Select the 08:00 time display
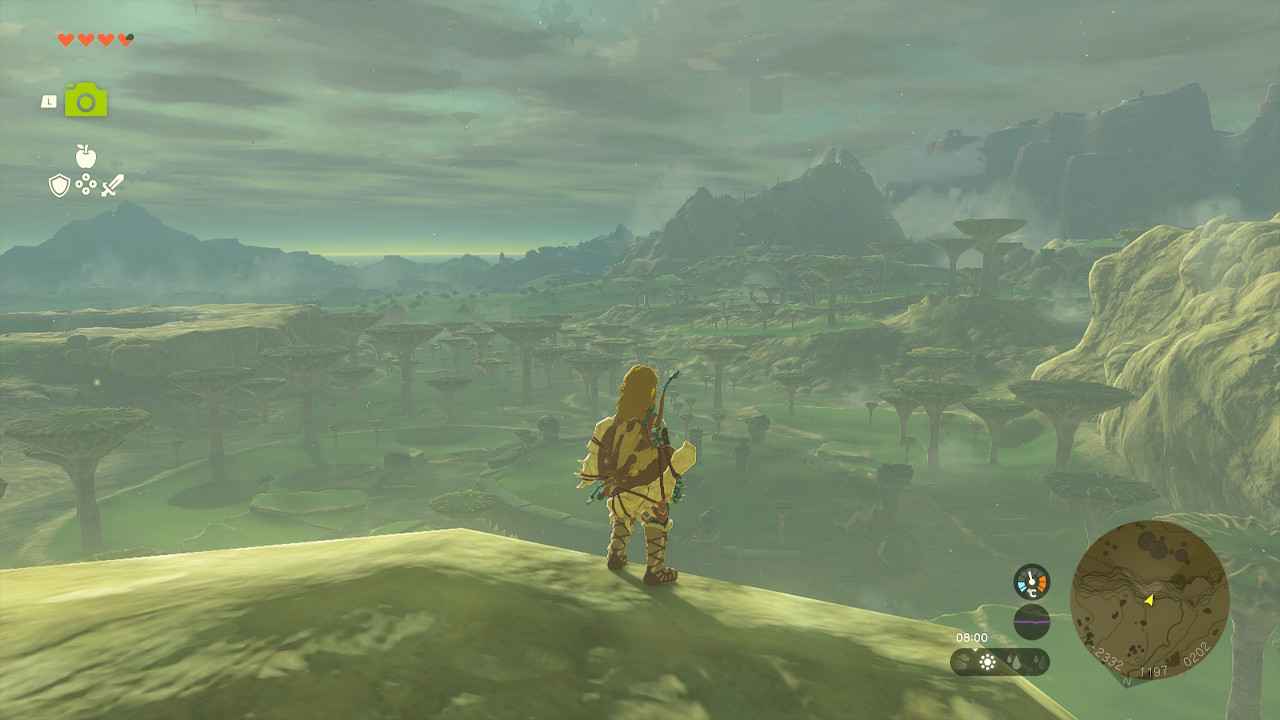The image size is (1280, 720). [x=970, y=637]
